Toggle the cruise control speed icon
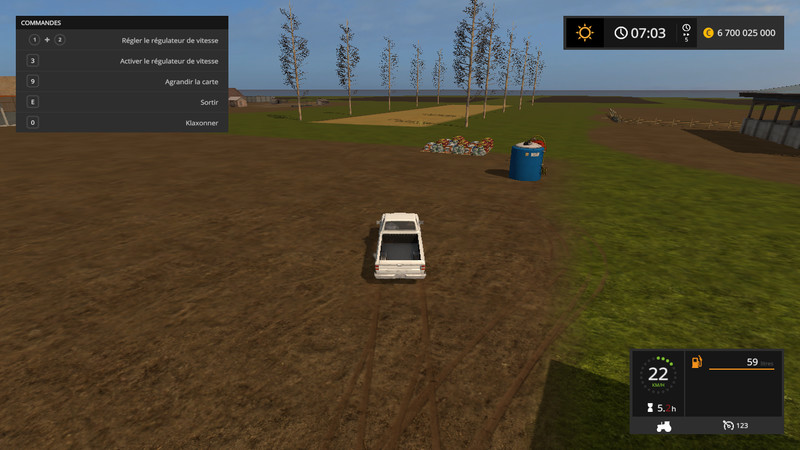This screenshot has width=800, height=450. (729, 425)
